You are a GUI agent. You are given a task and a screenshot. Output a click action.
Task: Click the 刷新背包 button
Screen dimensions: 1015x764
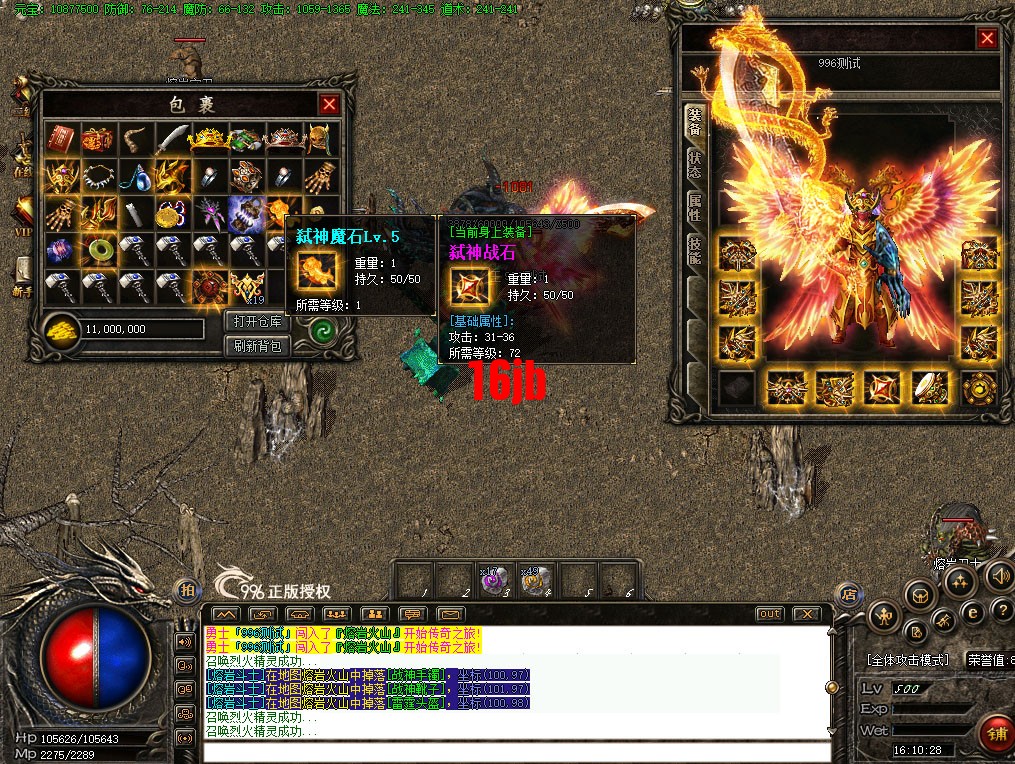258,346
